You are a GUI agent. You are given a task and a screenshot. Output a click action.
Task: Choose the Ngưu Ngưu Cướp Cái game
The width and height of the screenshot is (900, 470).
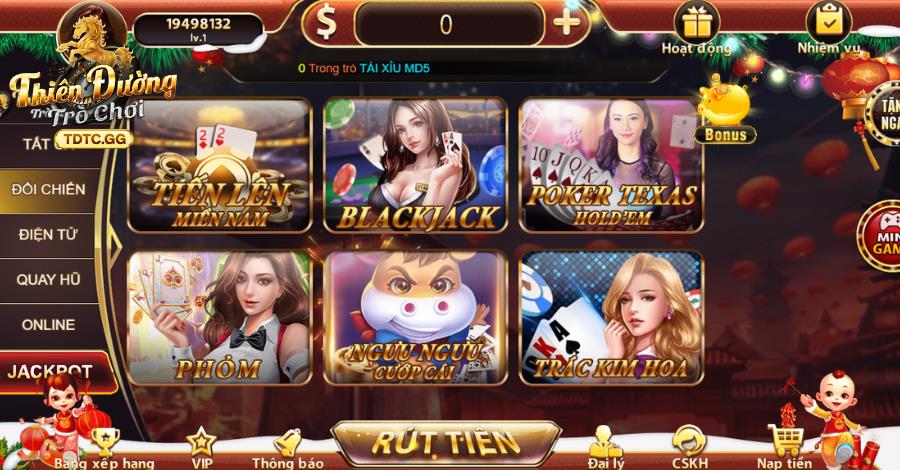pos(415,317)
